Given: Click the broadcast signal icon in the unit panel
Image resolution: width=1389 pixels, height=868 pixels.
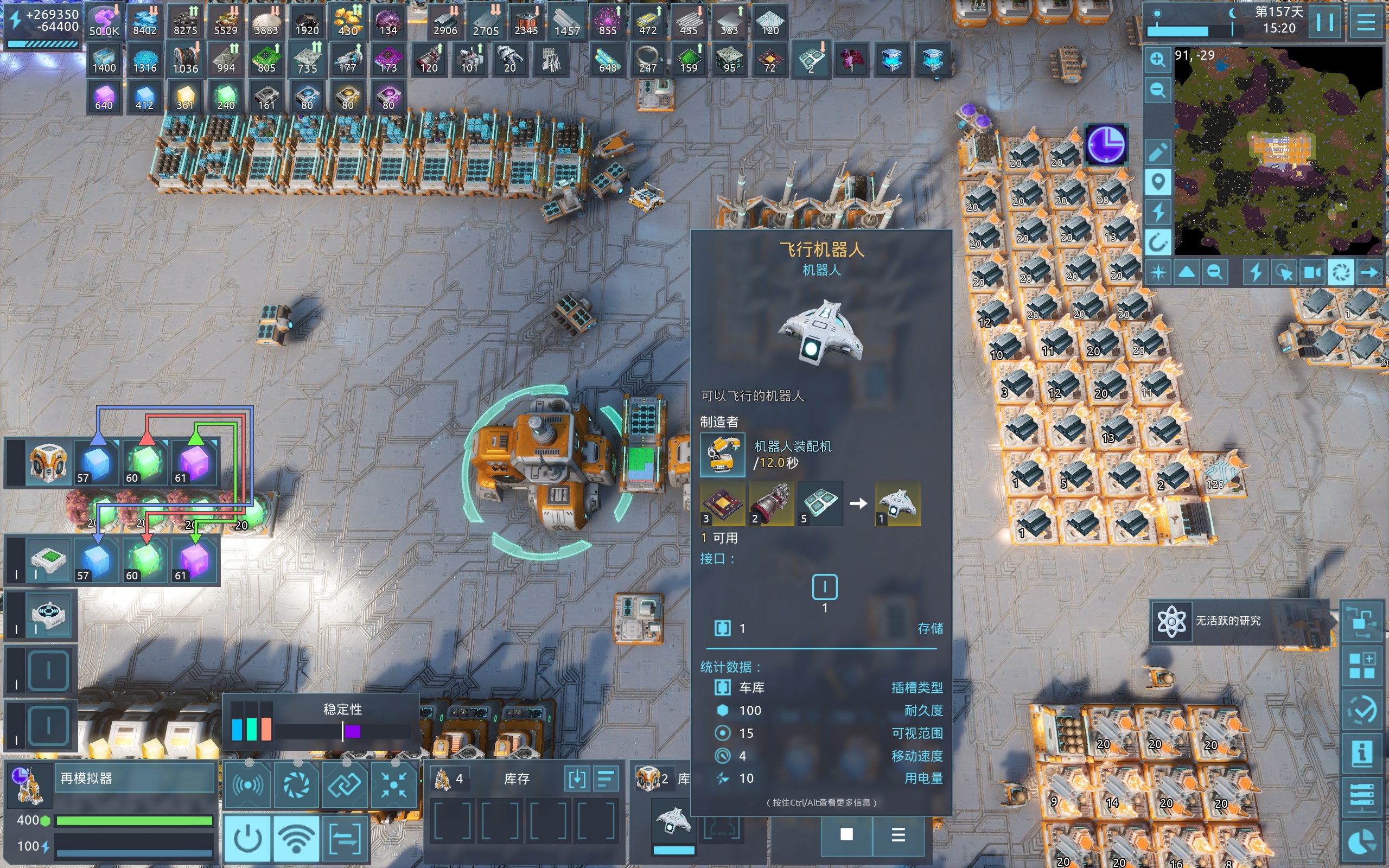Looking at the screenshot, I should pos(248,785).
